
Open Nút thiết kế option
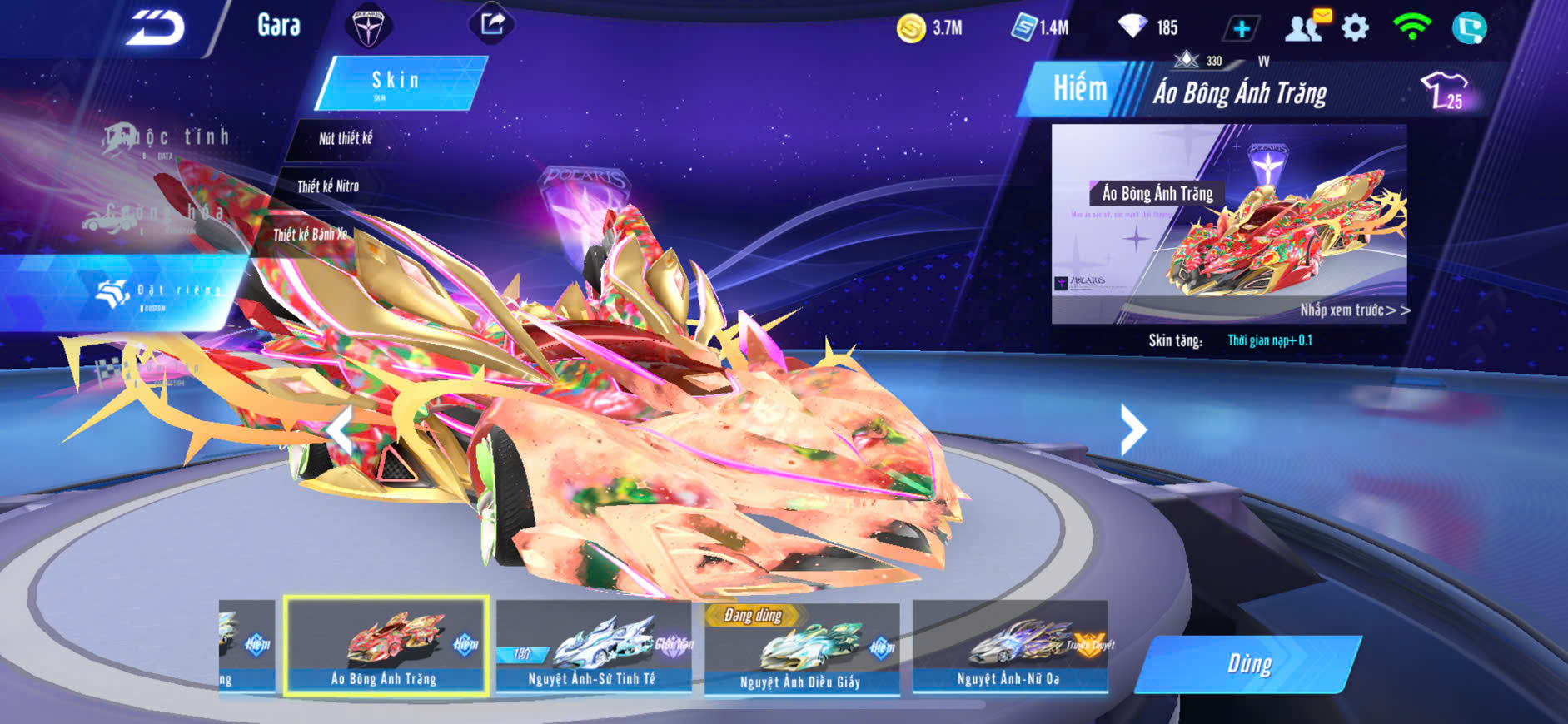346,138
